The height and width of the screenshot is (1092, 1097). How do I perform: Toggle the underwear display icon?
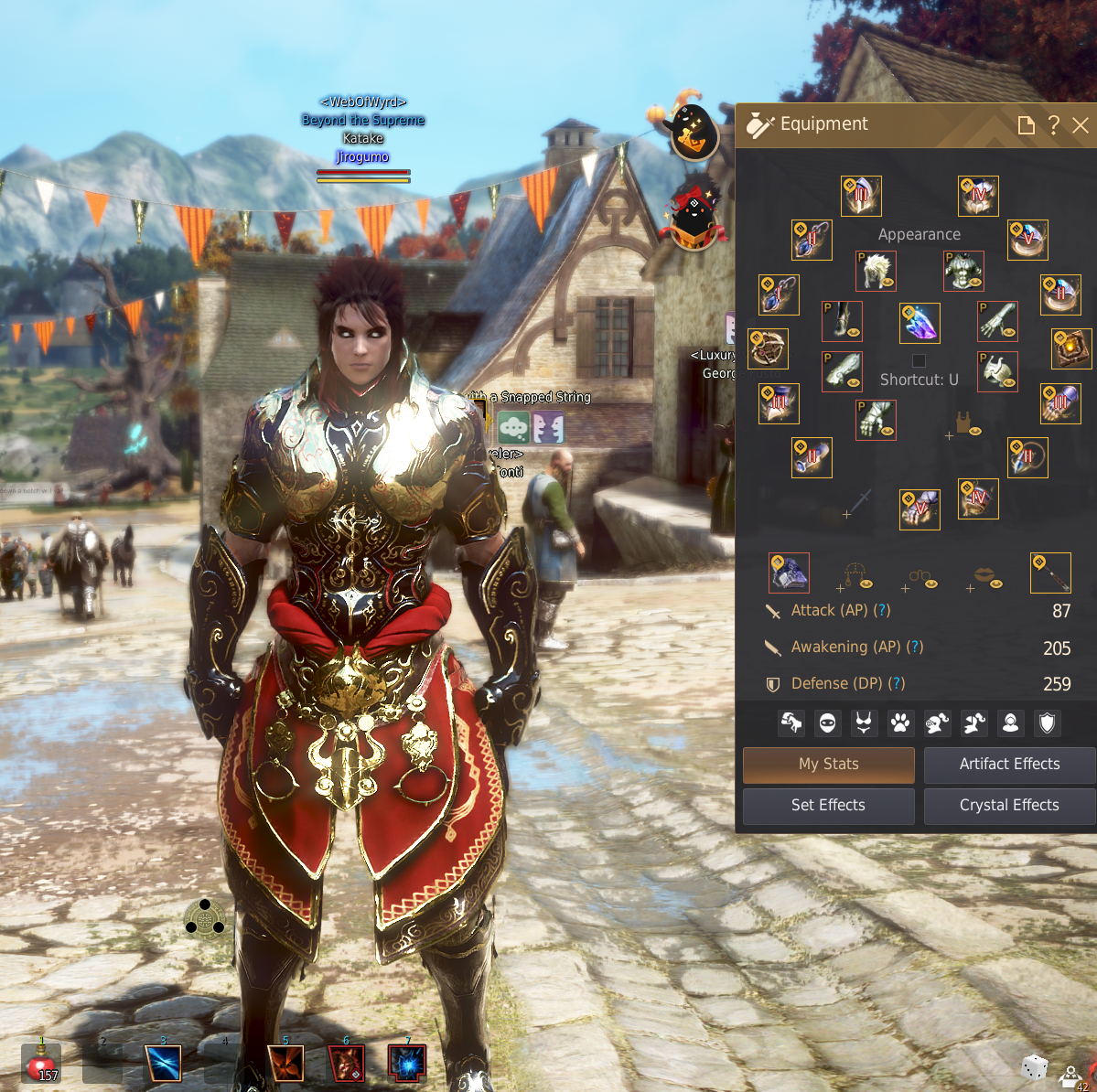(x=864, y=723)
